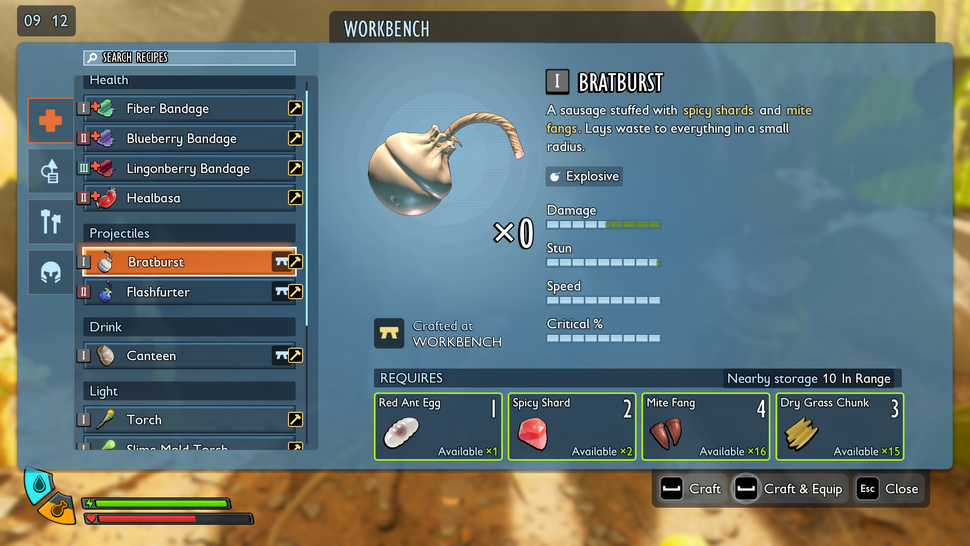The width and height of the screenshot is (970, 546).
Task: Select the Spicy Shard ingredient
Action: coord(572,426)
